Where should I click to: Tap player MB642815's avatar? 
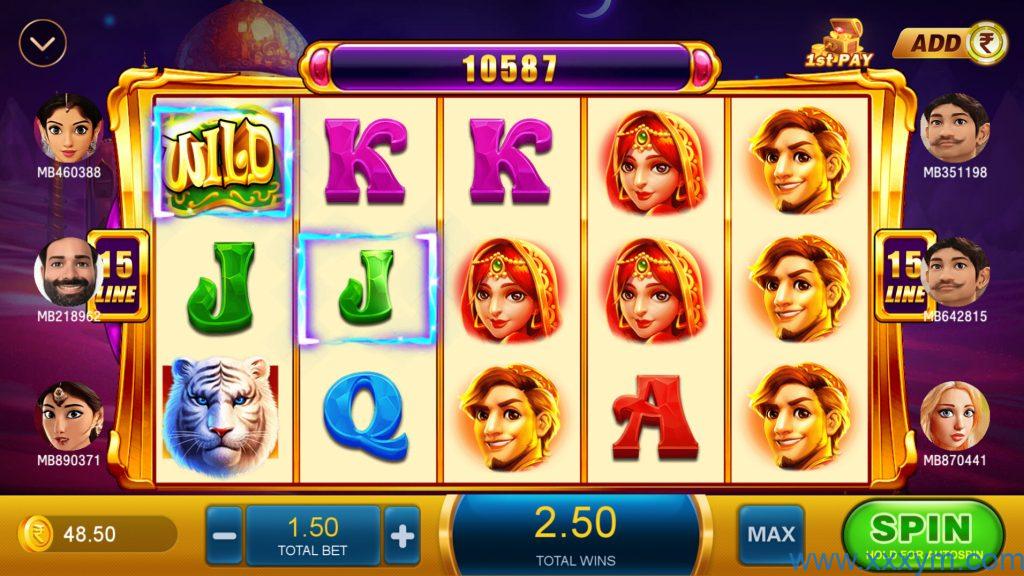(x=954, y=272)
